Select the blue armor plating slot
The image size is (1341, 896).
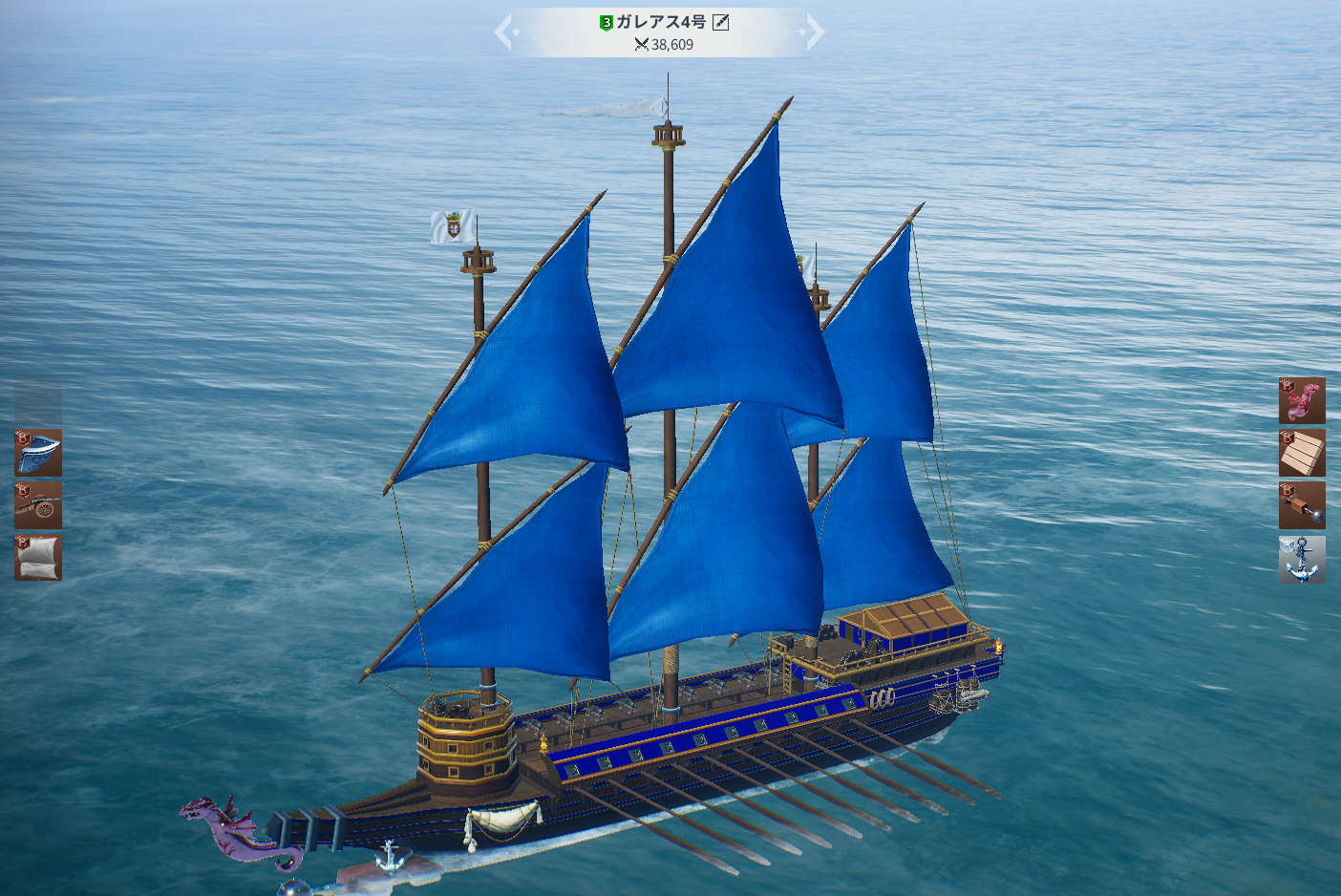pyautogui.click(x=38, y=453)
